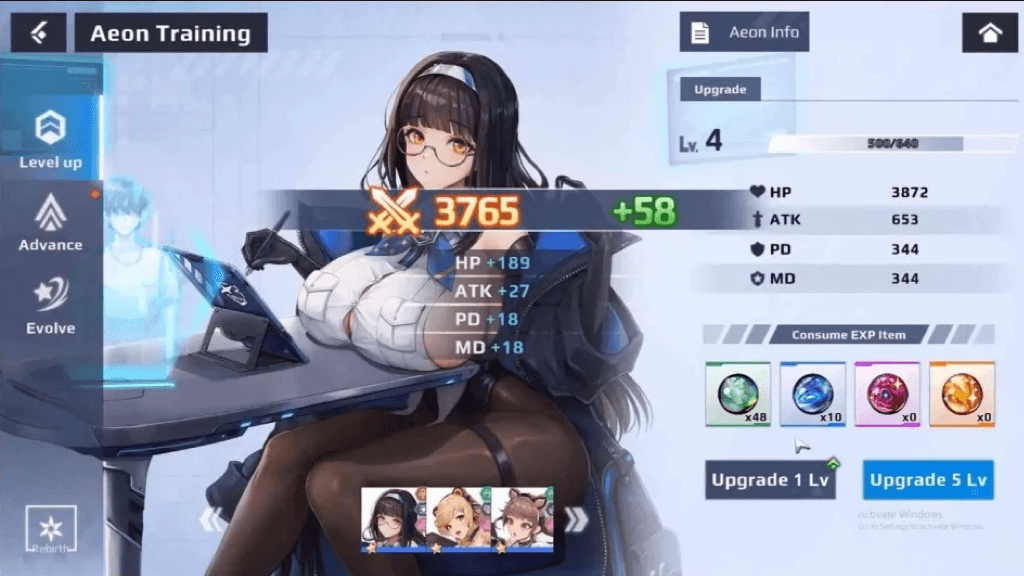Show the previous characters with left arrows
This screenshot has width=1024, height=576.
pos(213,519)
